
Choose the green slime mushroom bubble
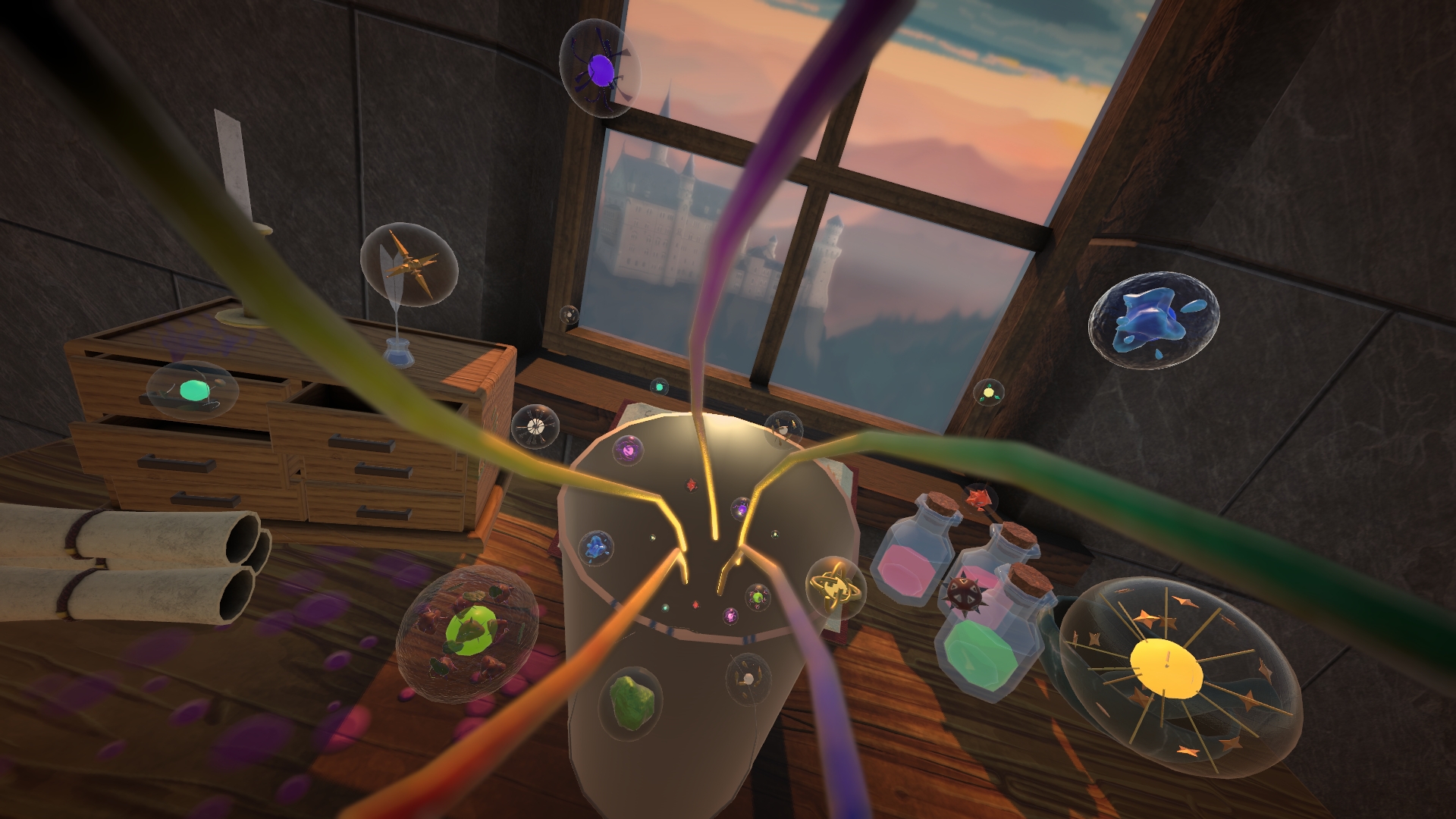467,631
